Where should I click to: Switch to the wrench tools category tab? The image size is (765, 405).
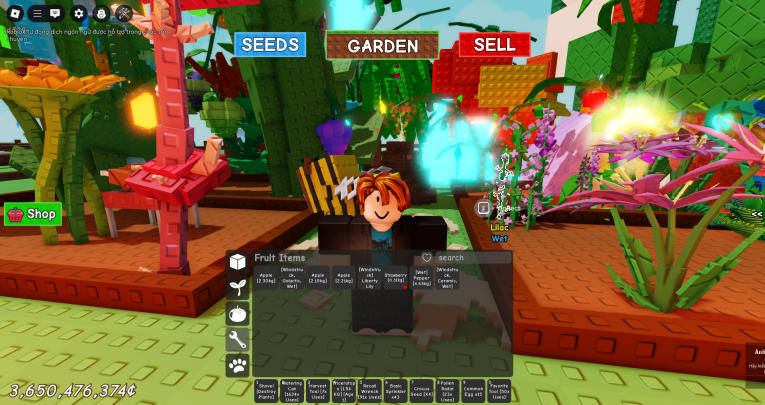click(238, 340)
